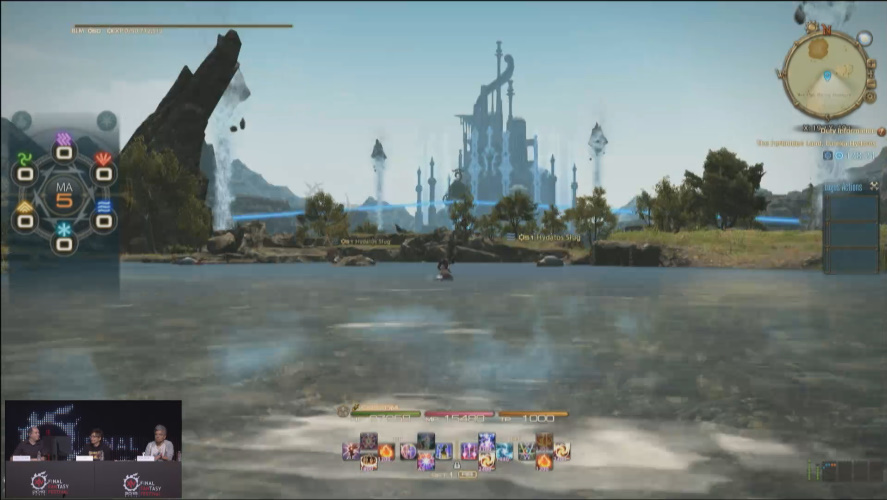Image resolution: width=887 pixels, height=500 pixels.
Task: Toggle the hotbar padlock icon
Action: (x=456, y=465)
